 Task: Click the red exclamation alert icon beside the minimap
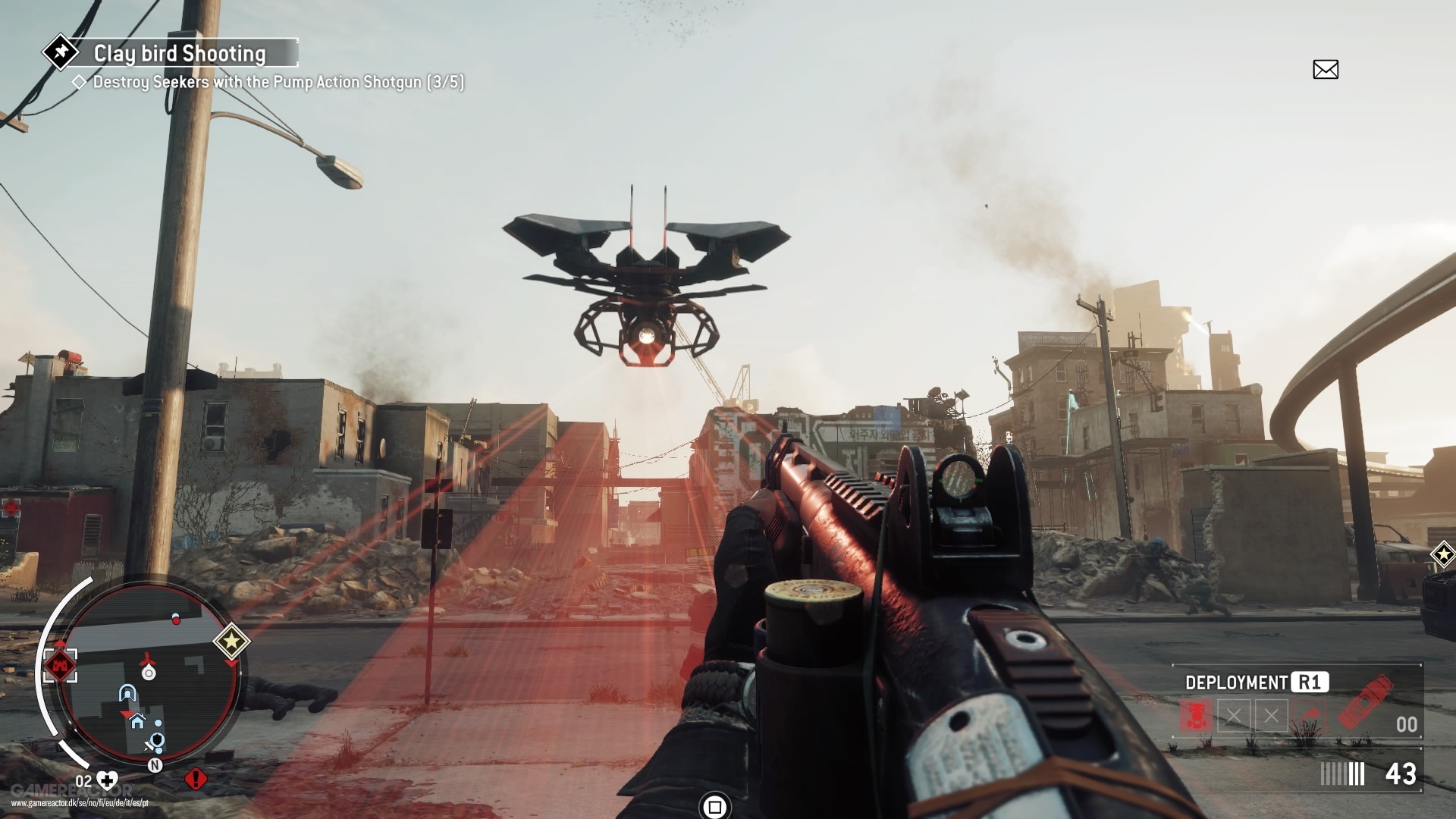point(196,780)
